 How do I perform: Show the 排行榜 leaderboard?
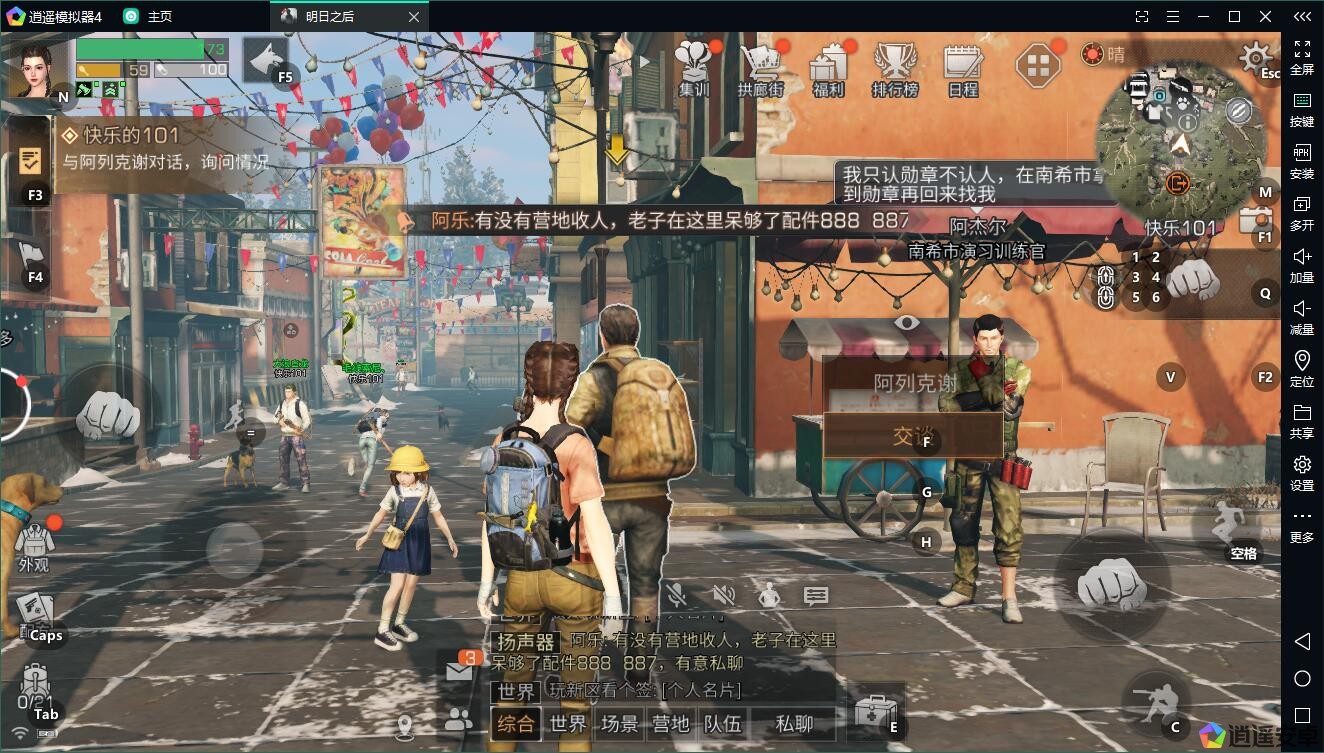click(x=895, y=68)
